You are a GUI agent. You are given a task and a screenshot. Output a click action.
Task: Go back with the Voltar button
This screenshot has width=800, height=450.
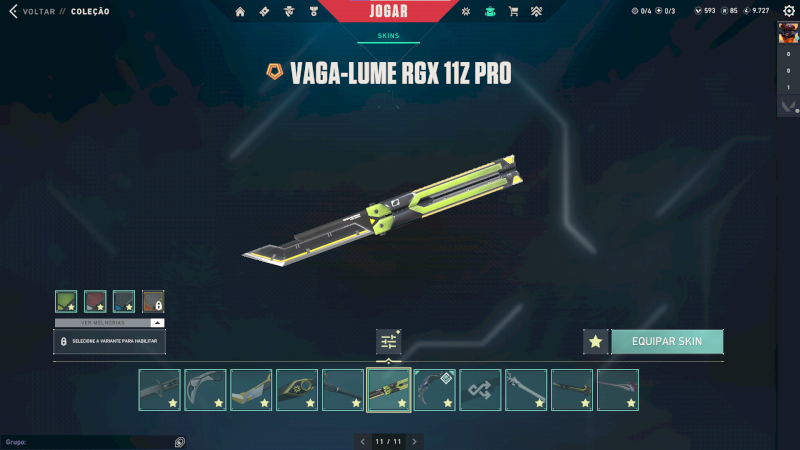coord(32,12)
